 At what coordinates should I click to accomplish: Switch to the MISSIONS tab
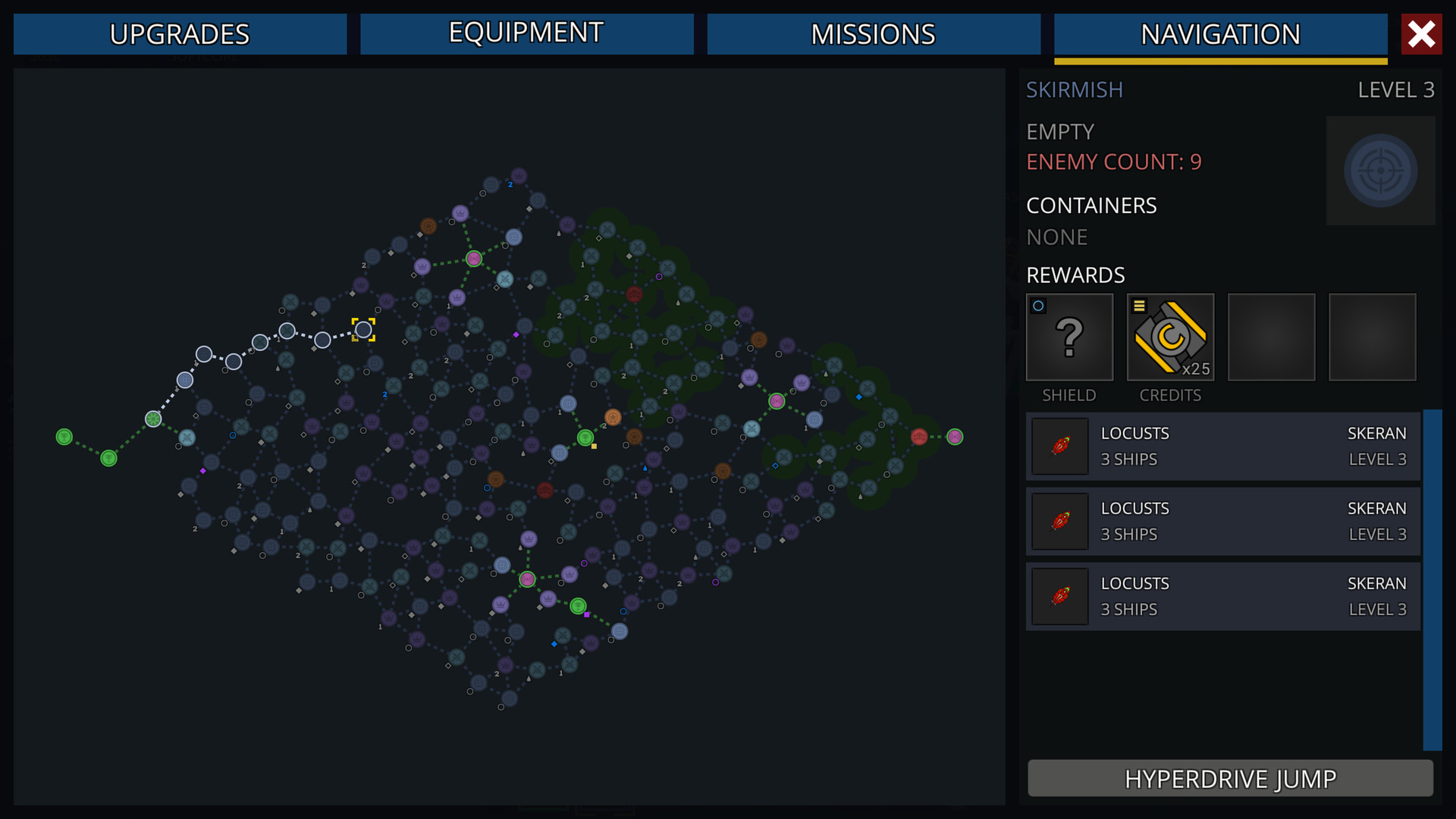click(874, 33)
